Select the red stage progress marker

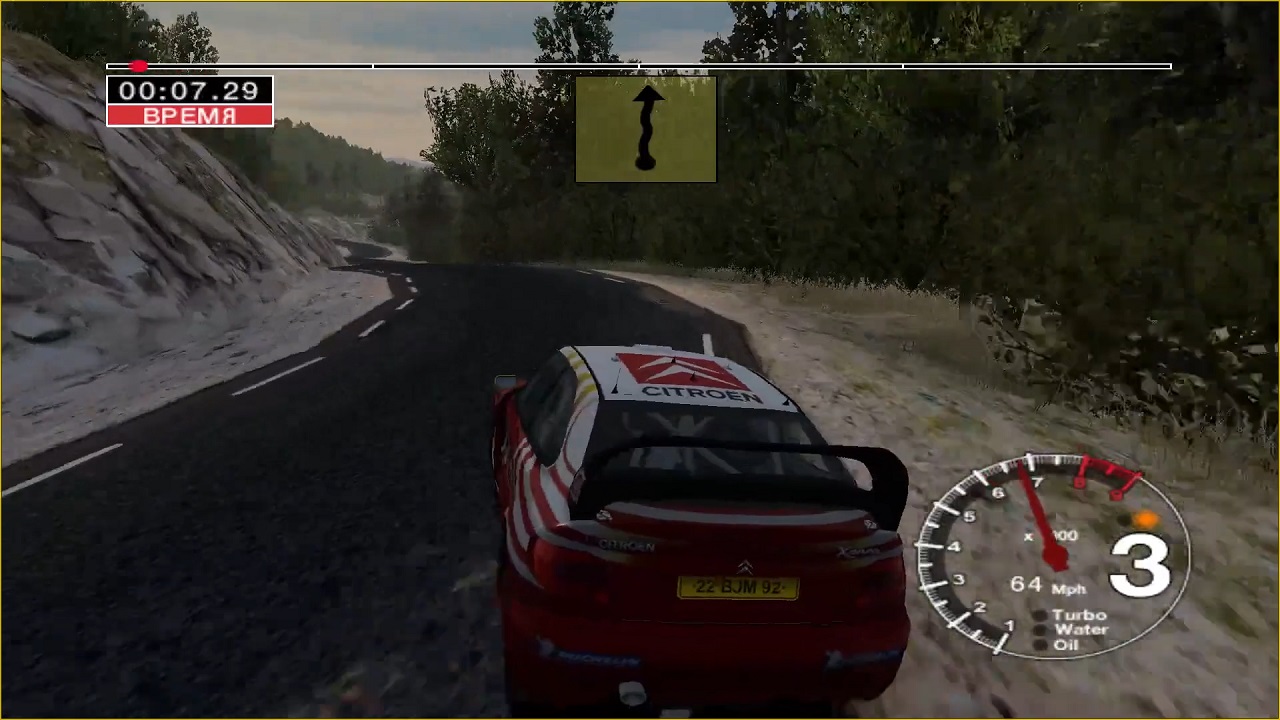139,66
